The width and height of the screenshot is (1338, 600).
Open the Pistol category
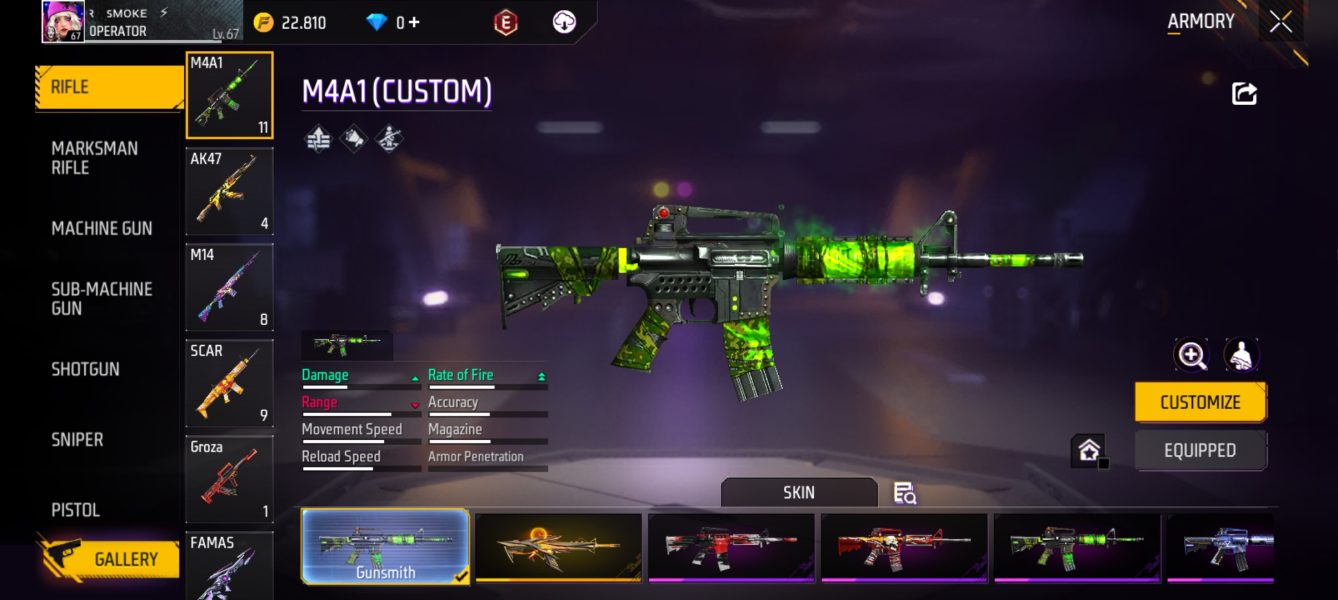(x=76, y=510)
